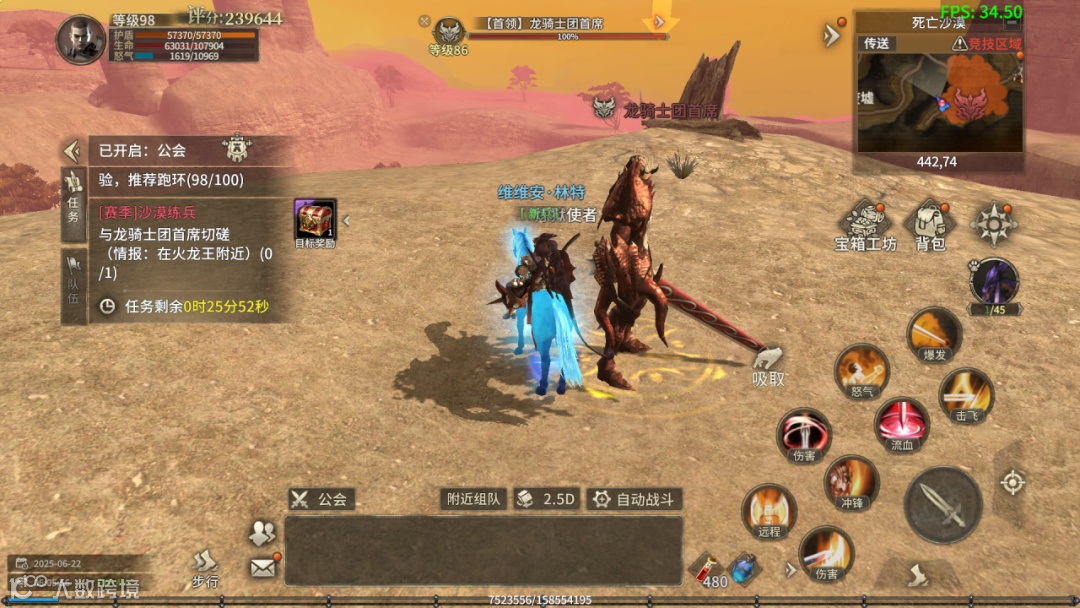Click the 传送 teleport button
Image resolution: width=1080 pixels, height=608 pixels.
pyautogui.click(x=877, y=43)
